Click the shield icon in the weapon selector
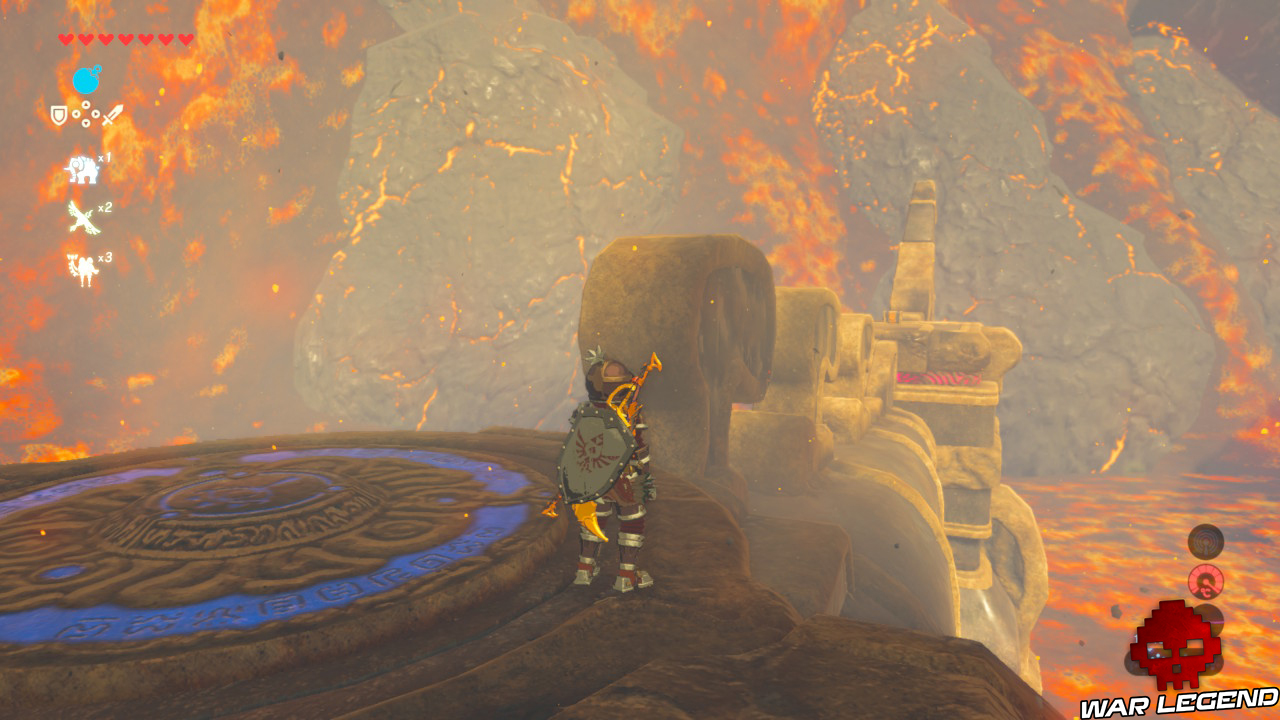 pos(57,113)
